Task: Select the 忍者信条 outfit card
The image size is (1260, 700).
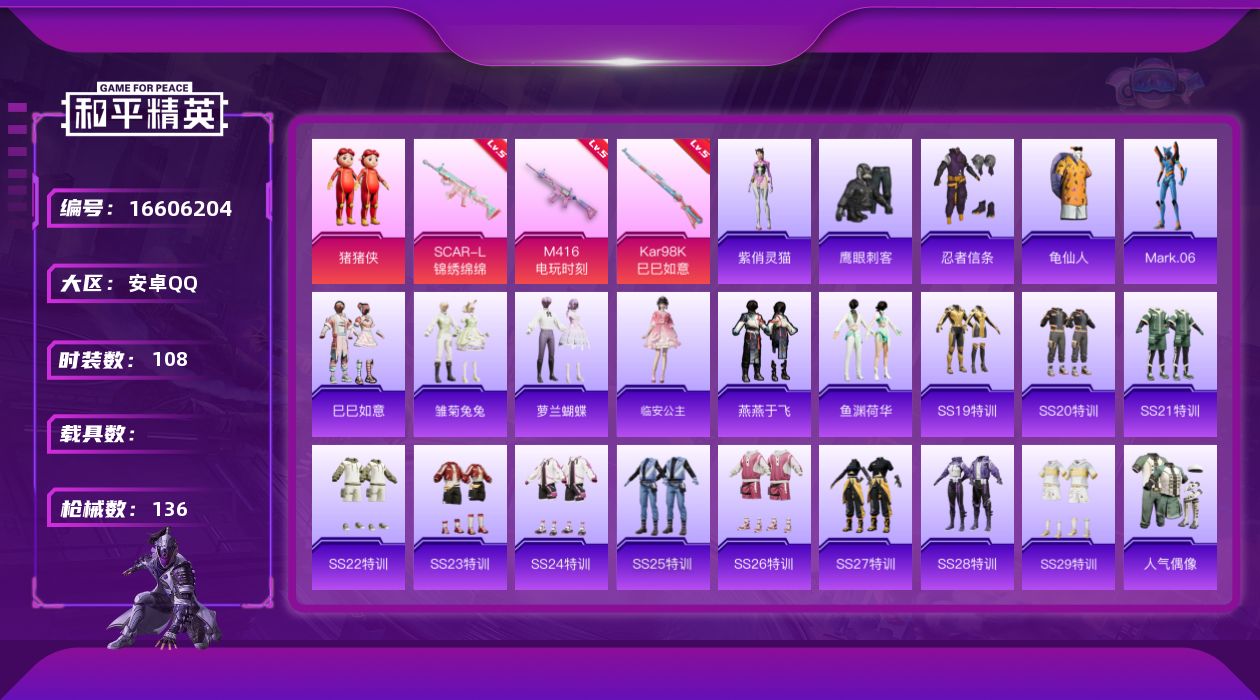Action: coord(967,211)
